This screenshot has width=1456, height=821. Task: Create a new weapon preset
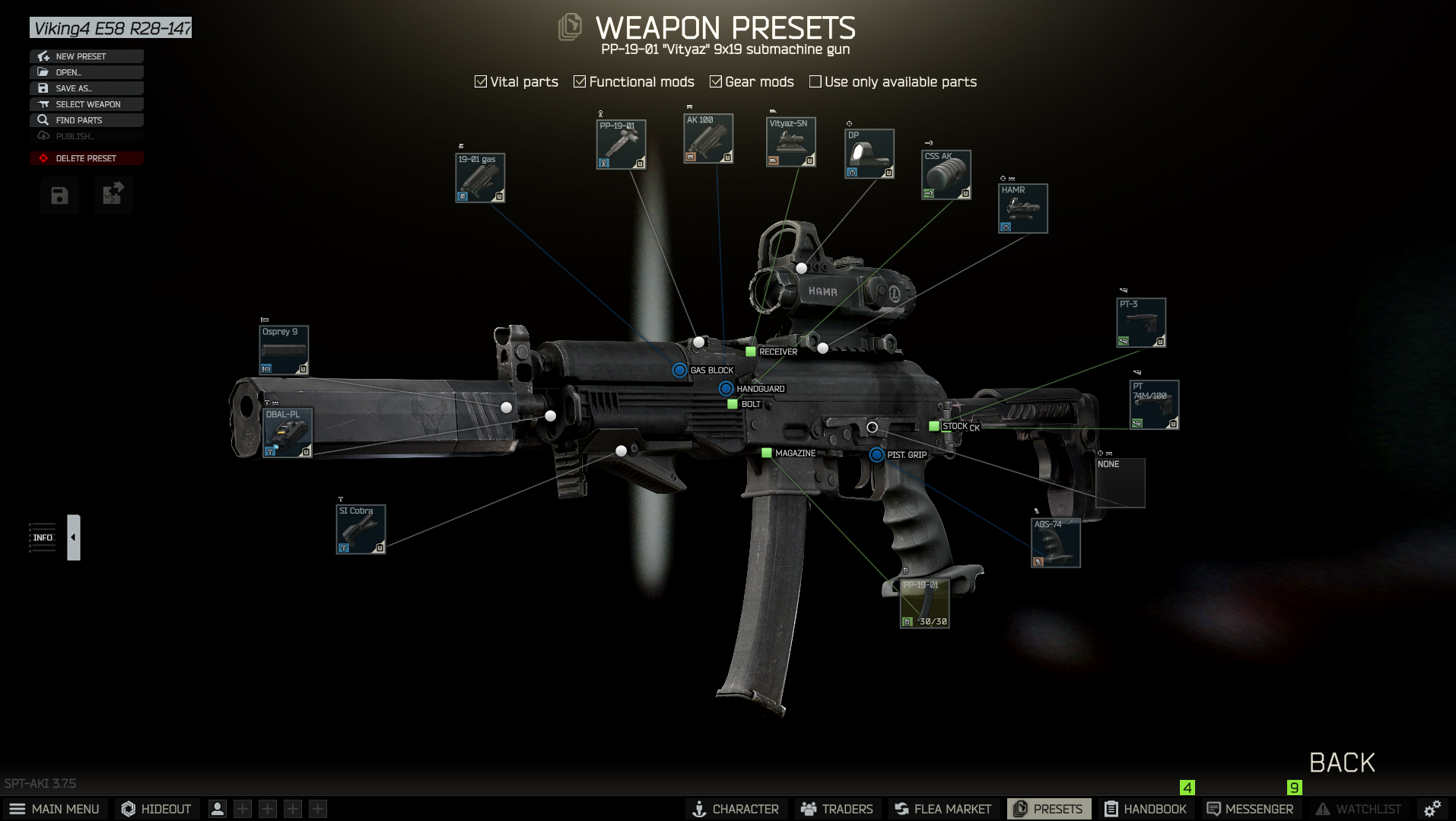pos(86,56)
